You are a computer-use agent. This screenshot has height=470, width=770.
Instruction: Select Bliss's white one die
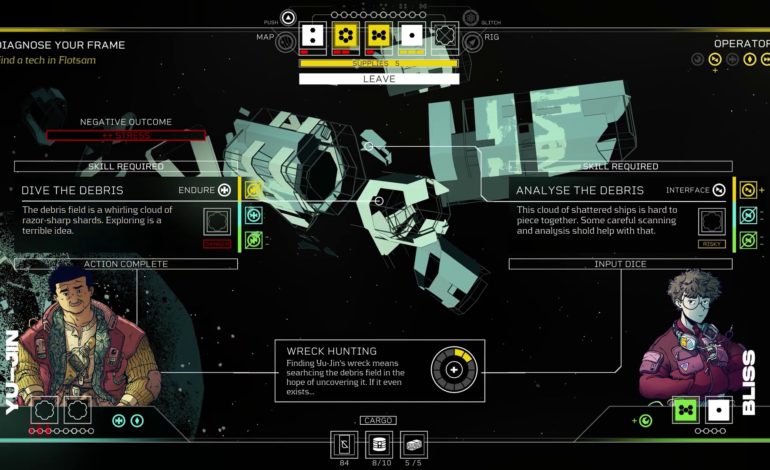717,410
